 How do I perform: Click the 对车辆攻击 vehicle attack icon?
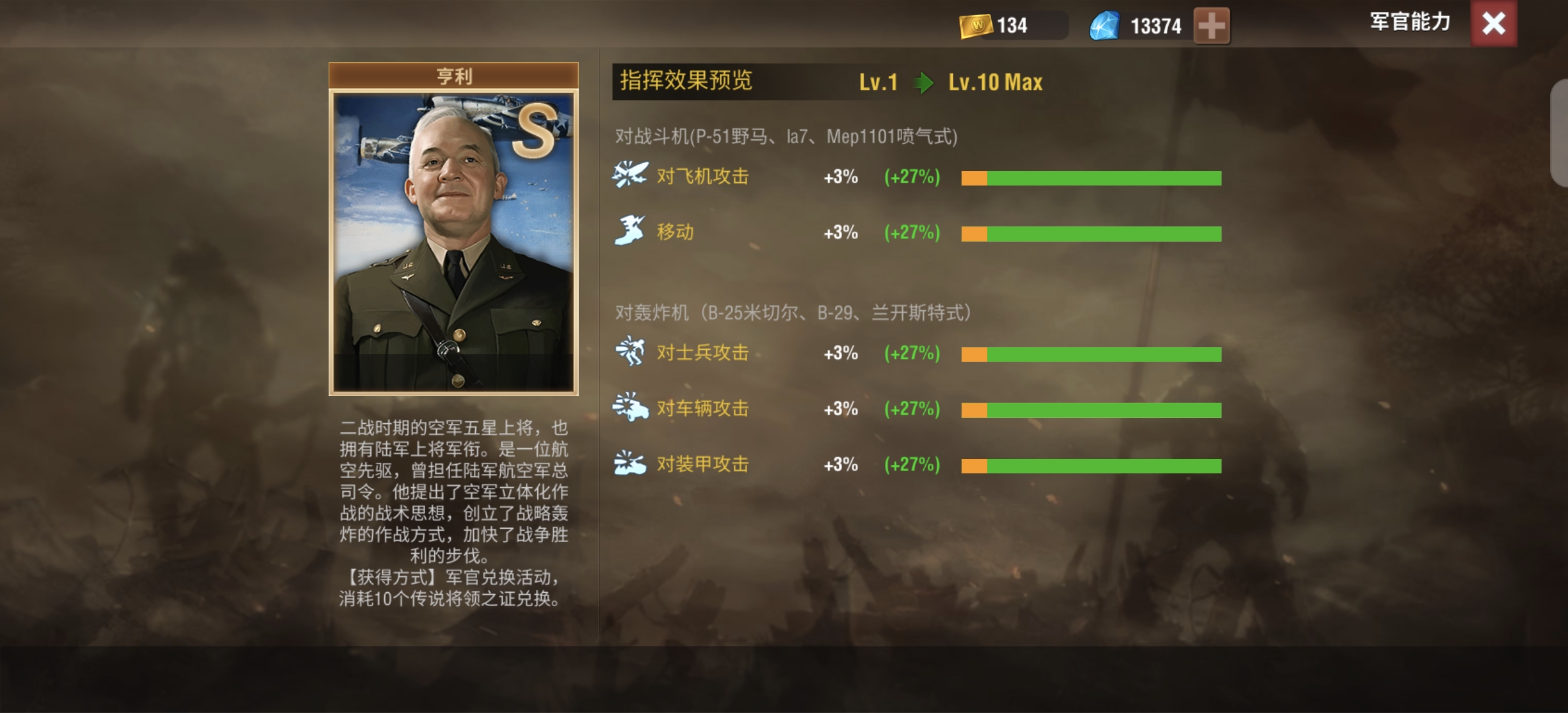pos(630,409)
